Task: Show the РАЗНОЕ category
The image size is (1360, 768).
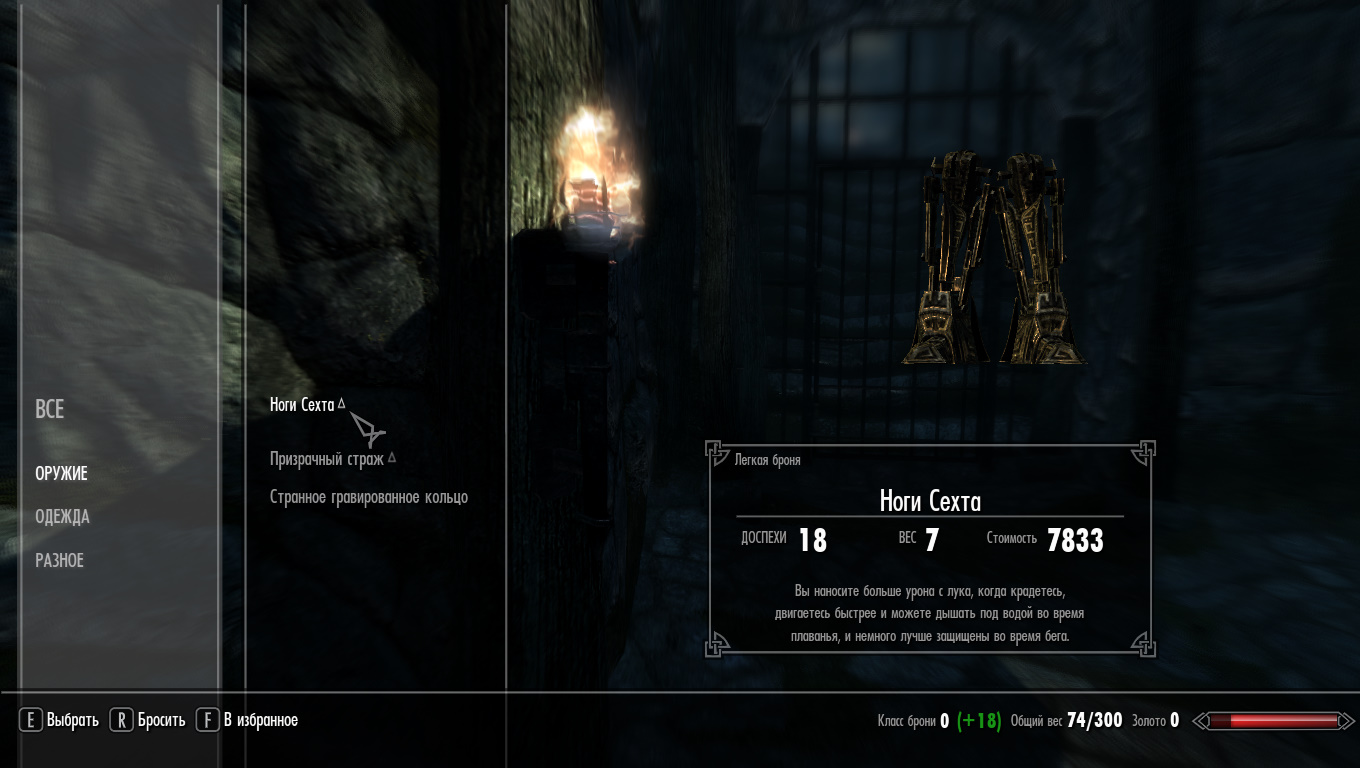Action: tap(59, 561)
